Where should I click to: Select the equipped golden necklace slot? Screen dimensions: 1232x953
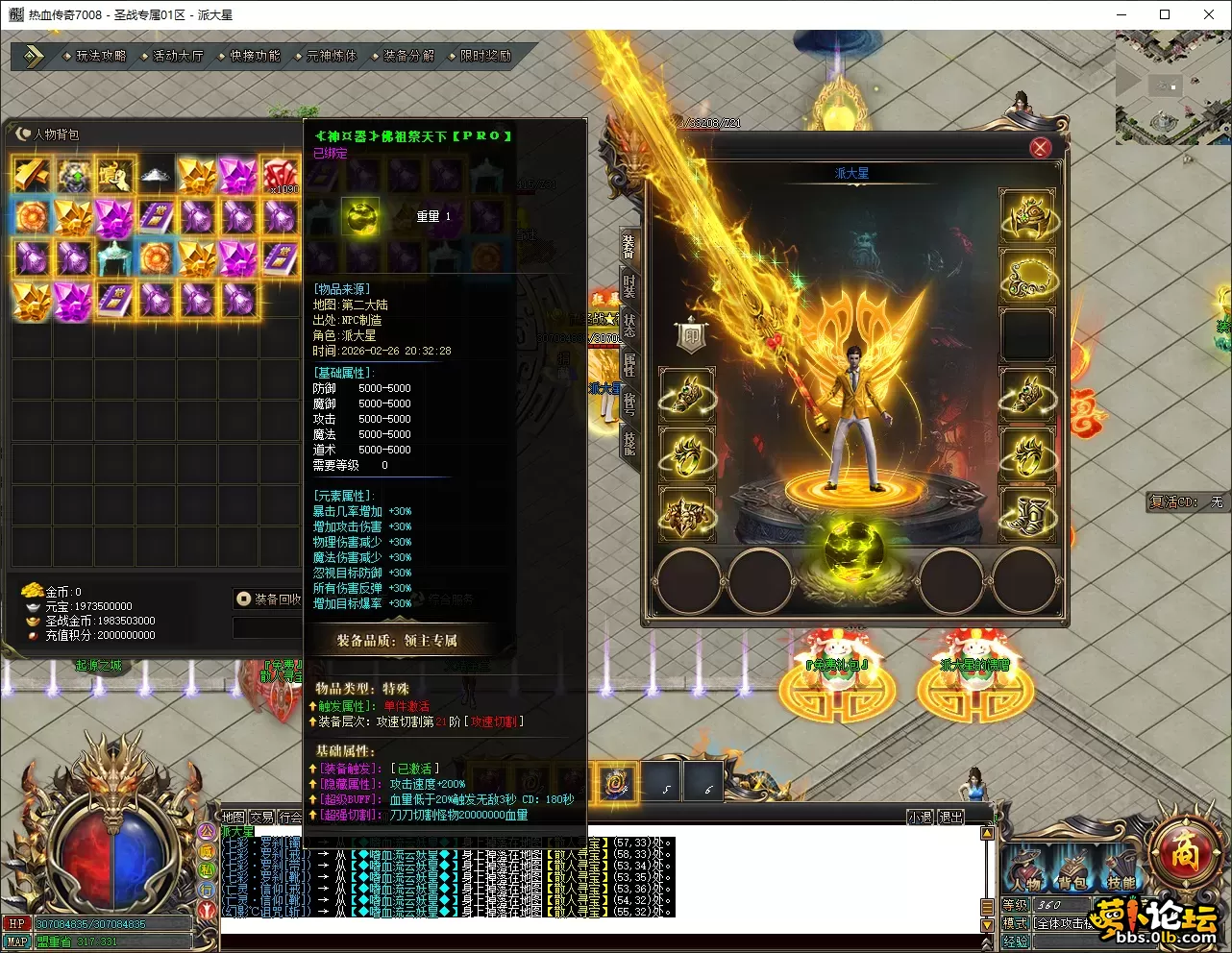1028,276
